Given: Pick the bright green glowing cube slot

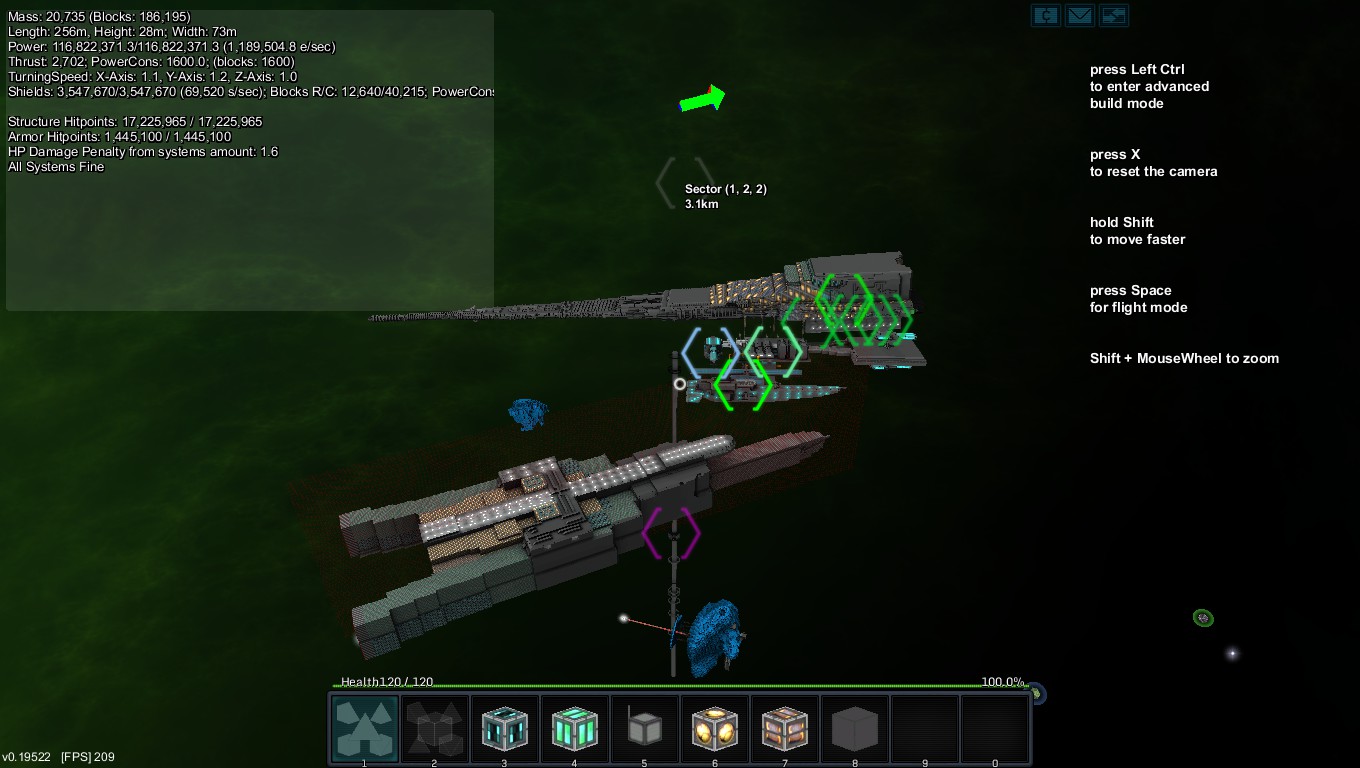Looking at the screenshot, I should pyautogui.click(x=575, y=728).
